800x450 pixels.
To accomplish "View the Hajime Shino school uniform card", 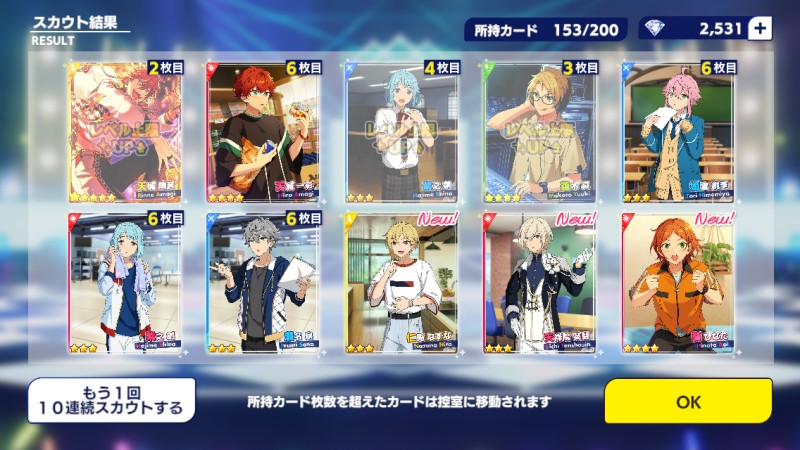I will 402,133.
